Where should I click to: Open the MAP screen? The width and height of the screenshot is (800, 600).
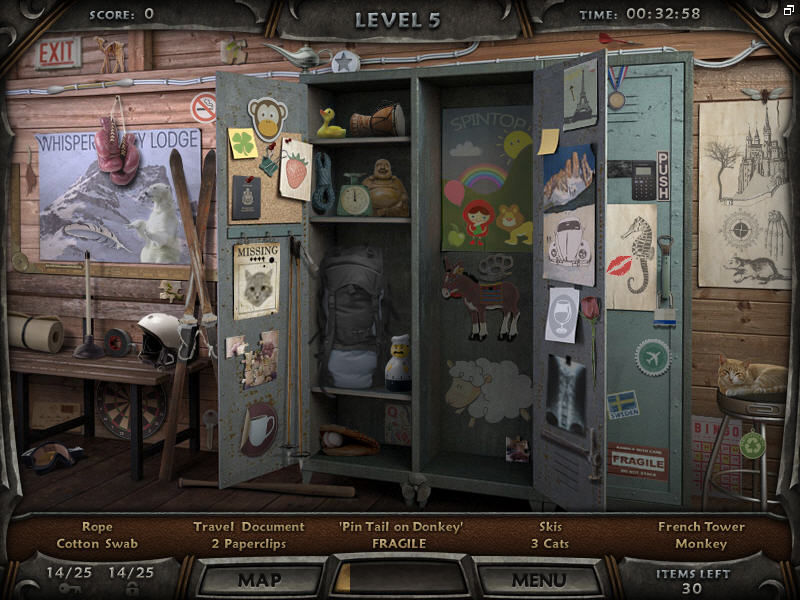coord(259,579)
